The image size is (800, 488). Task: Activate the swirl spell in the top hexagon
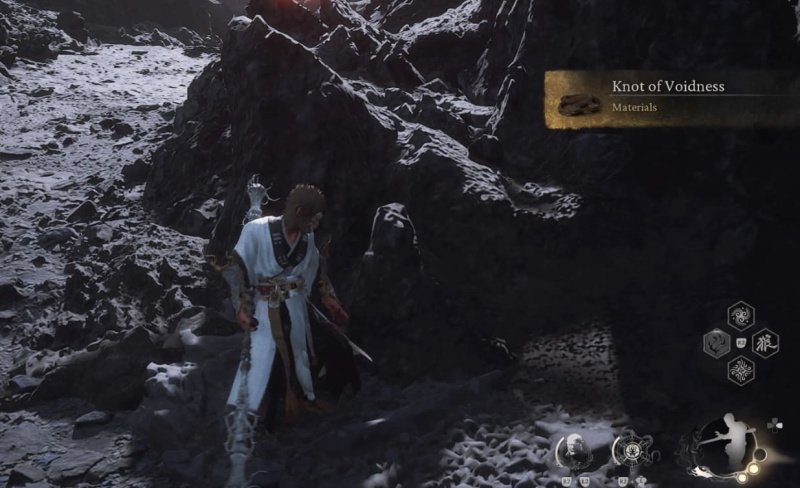click(x=741, y=316)
